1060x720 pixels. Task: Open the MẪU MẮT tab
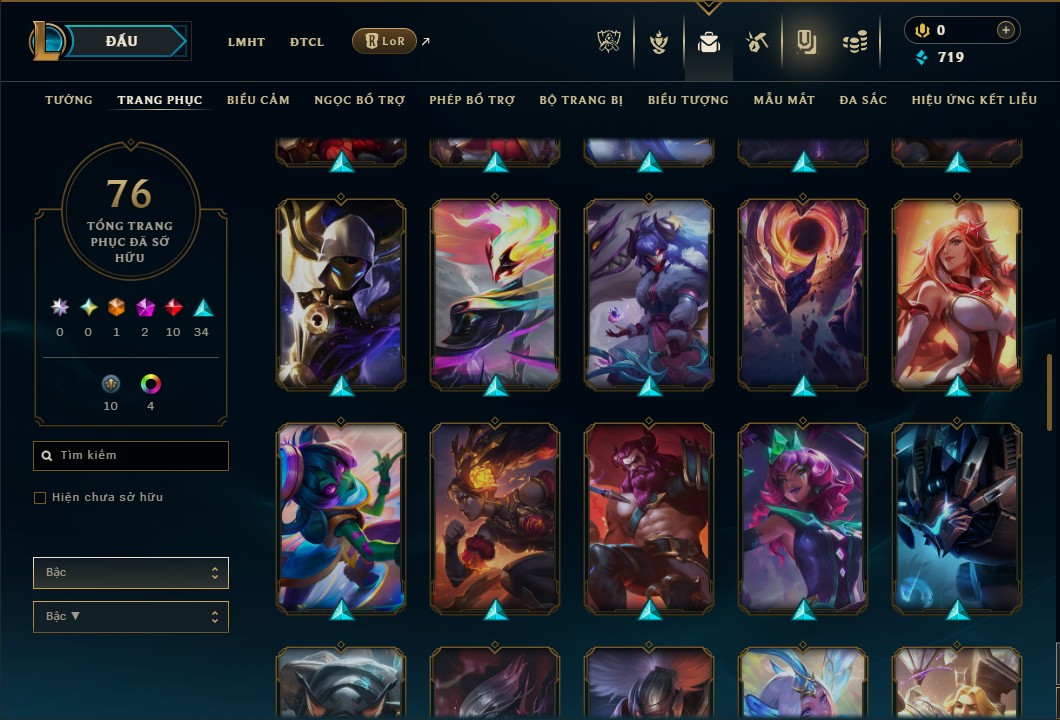784,100
